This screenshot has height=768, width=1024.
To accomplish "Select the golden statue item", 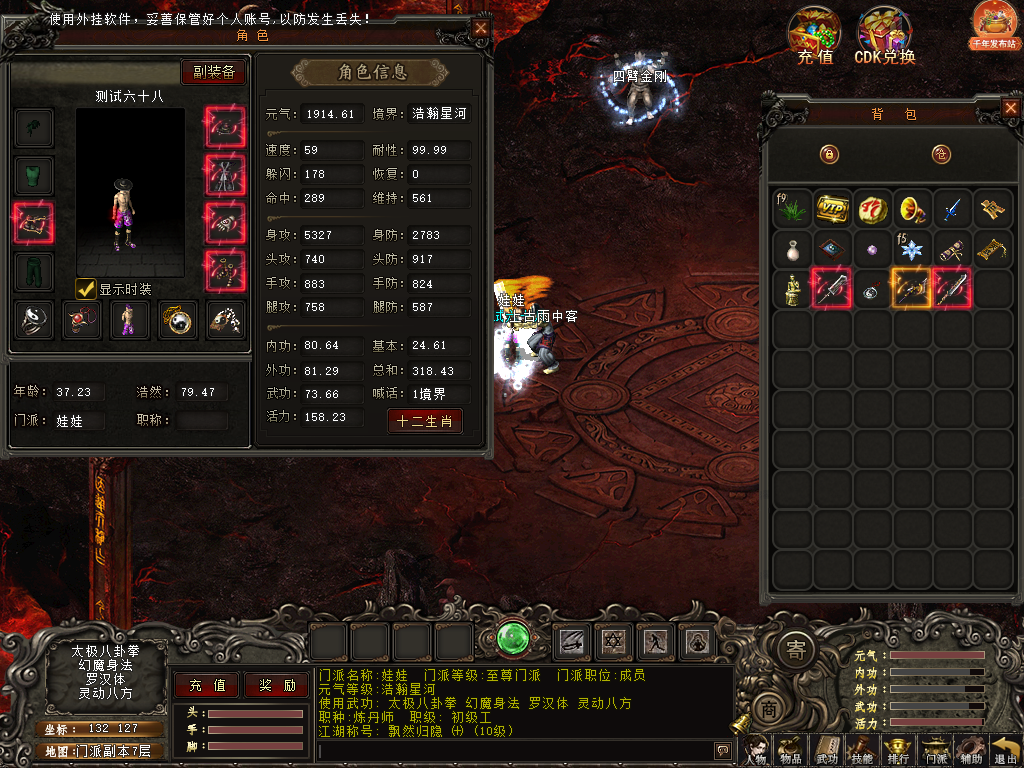I will pyautogui.click(x=792, y=289).
